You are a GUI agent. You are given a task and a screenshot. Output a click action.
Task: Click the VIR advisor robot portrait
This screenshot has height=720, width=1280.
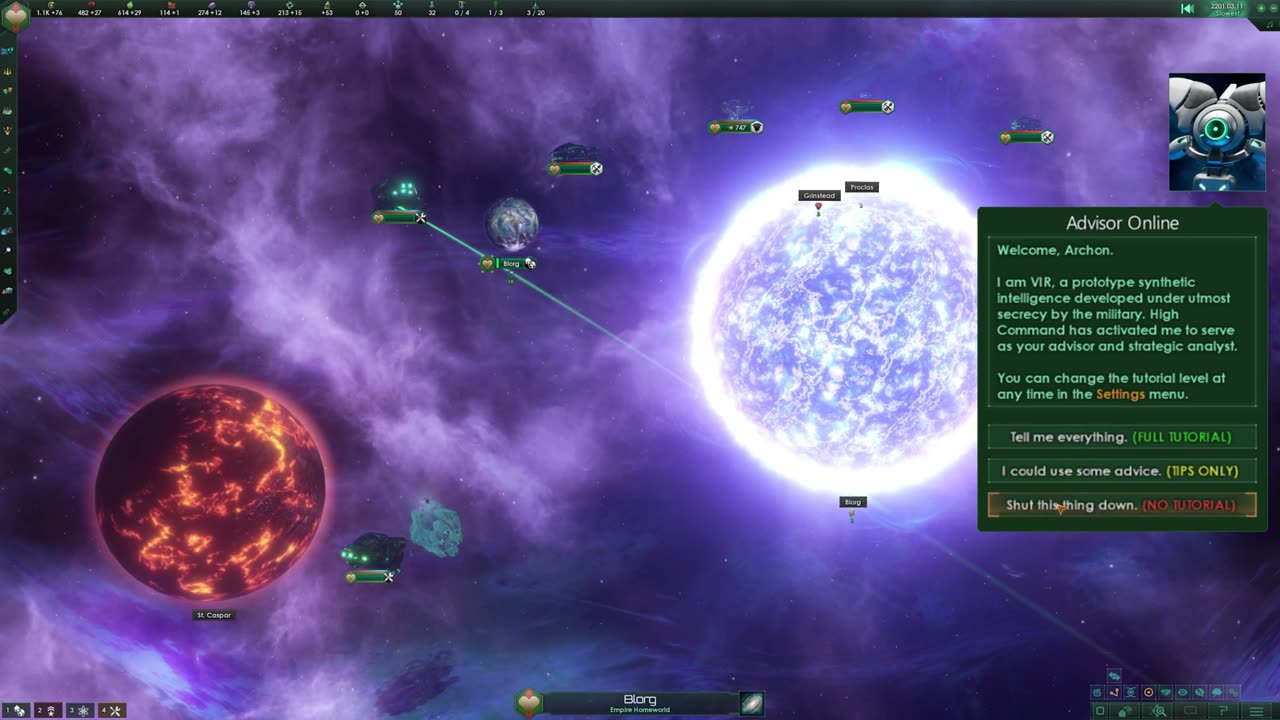(1216, 132)
